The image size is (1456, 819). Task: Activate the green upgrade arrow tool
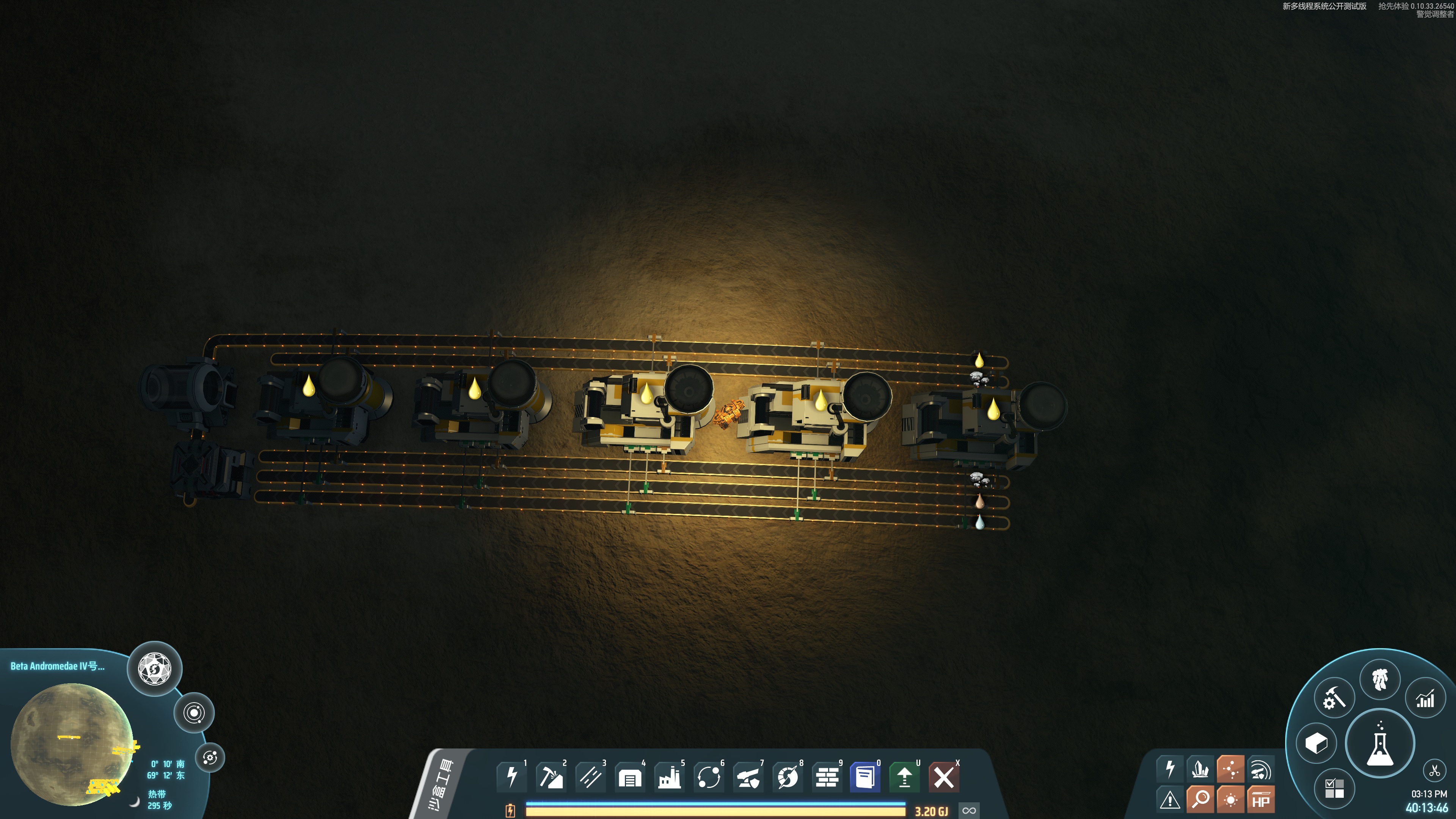(904, 777)
